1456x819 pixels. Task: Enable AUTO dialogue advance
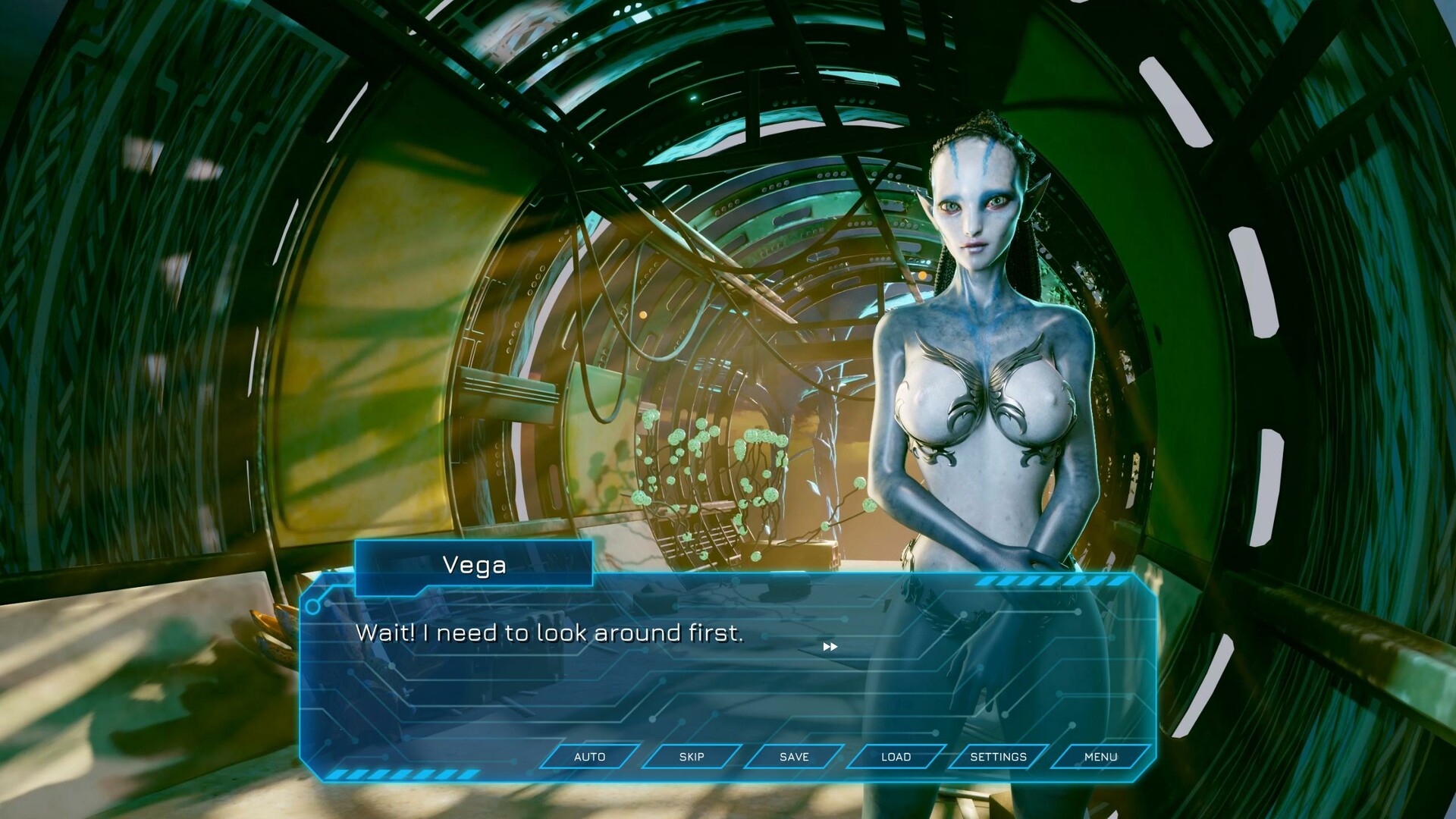click(x=589, y=757)
